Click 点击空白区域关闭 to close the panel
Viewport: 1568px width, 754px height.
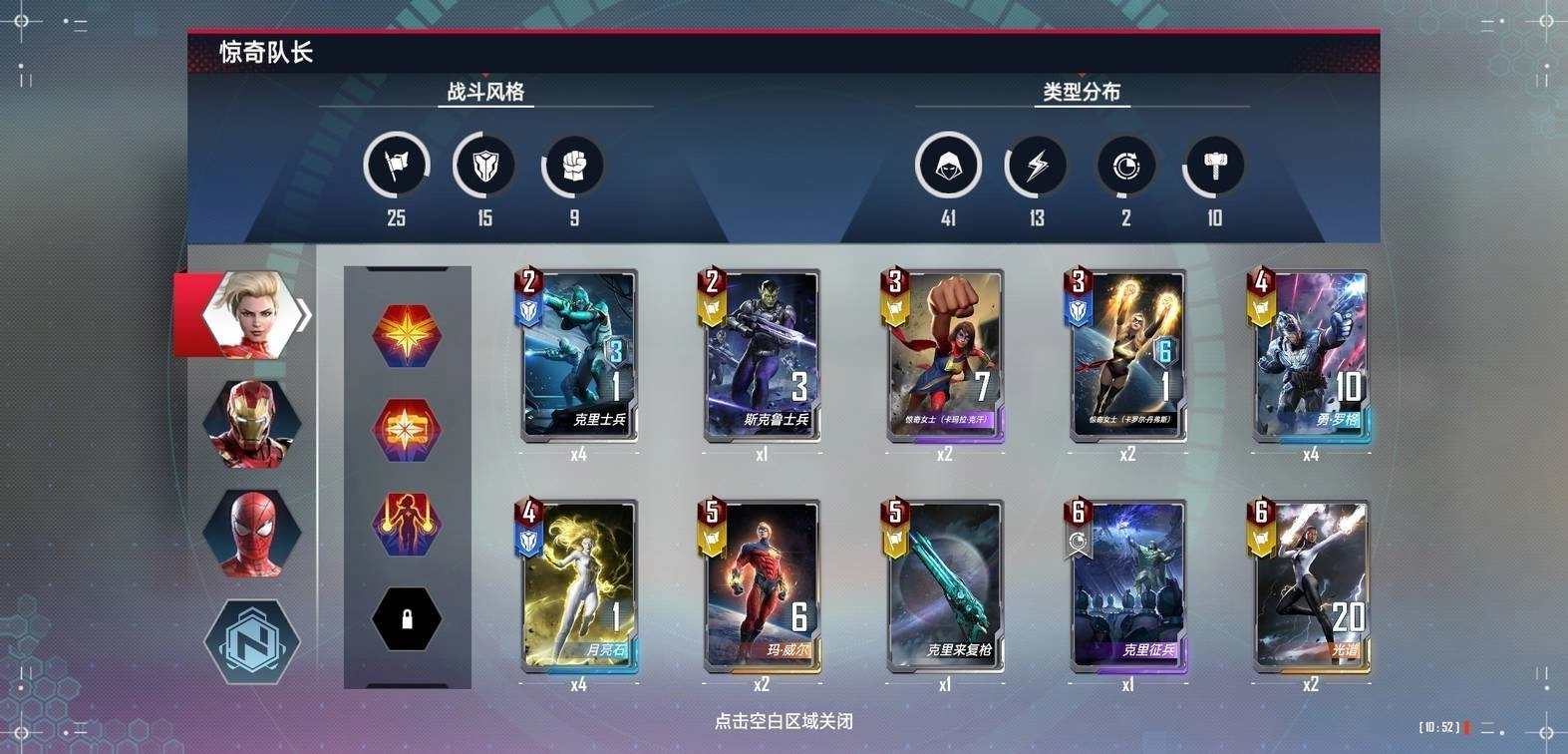[784, 721]
